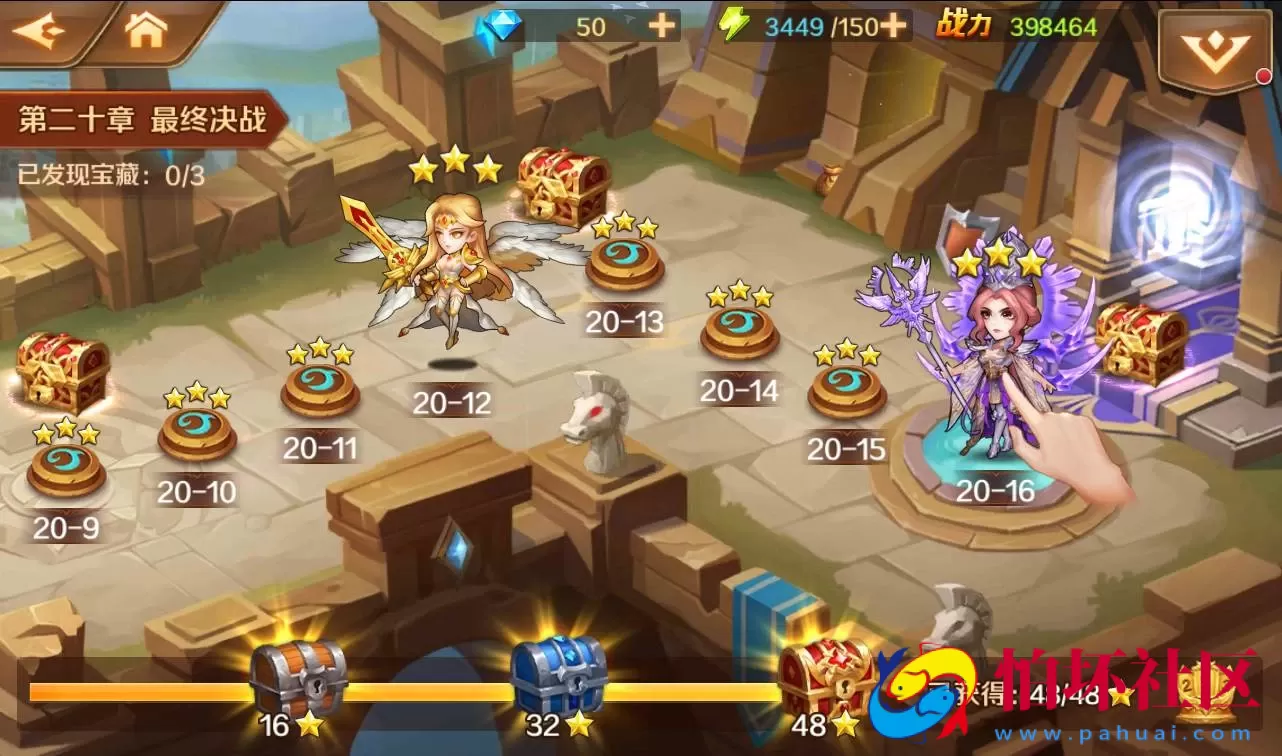
Task: Tap the locked golden chest above stage 20-13
Action: point(560,185)
